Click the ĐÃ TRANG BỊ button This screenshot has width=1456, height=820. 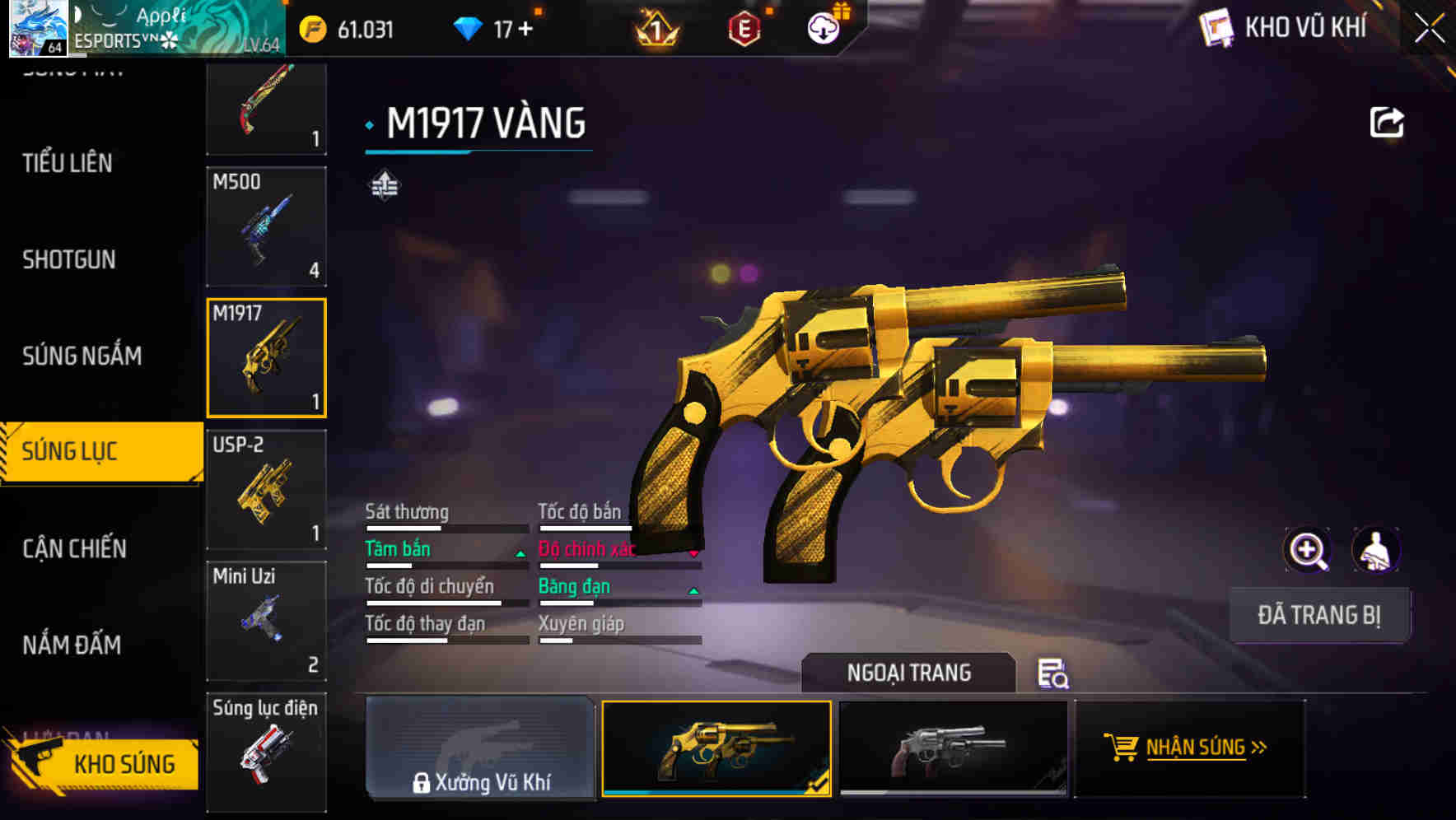[x=1319, y=615]
